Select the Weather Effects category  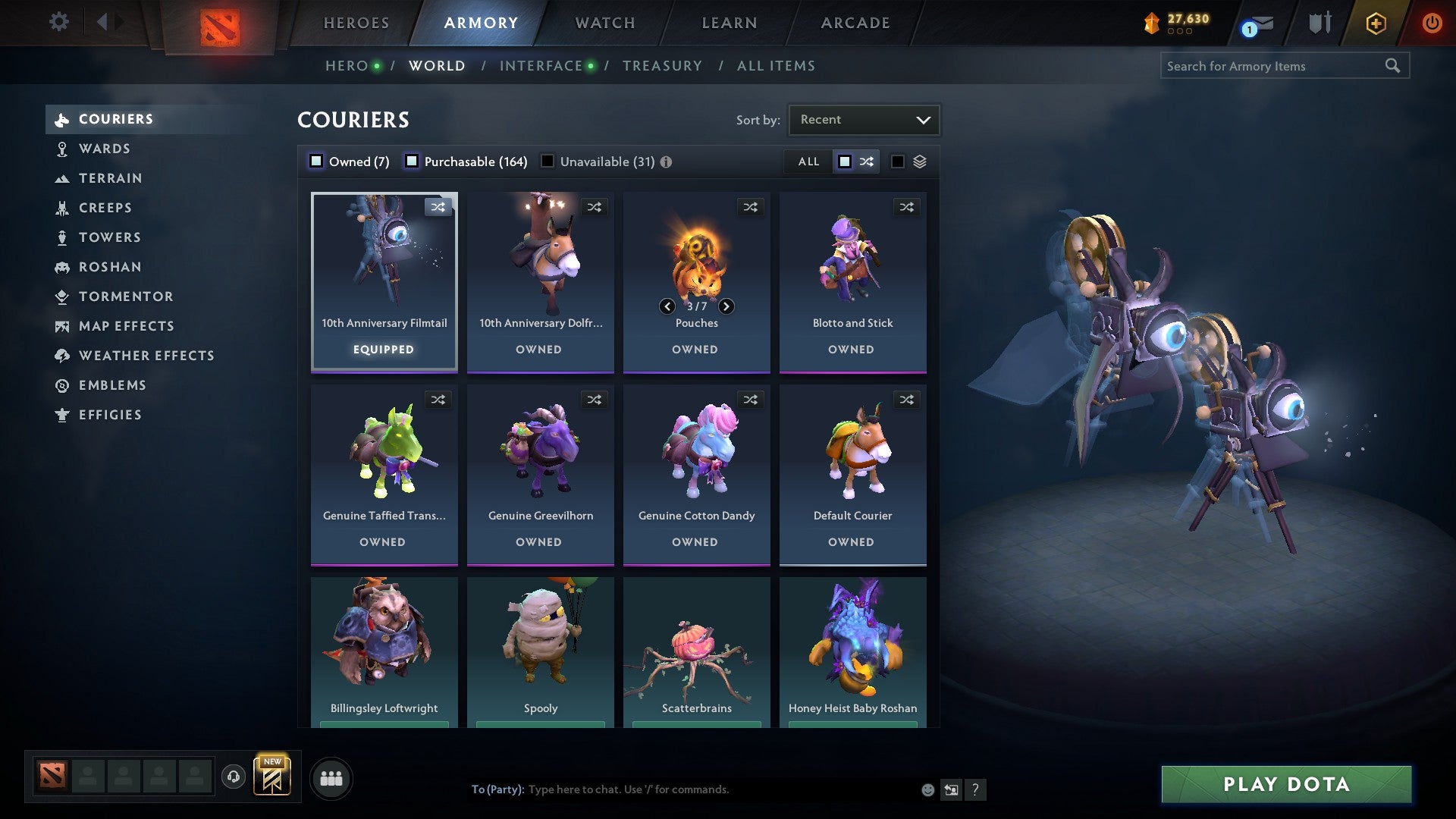[x=146, y=356]
